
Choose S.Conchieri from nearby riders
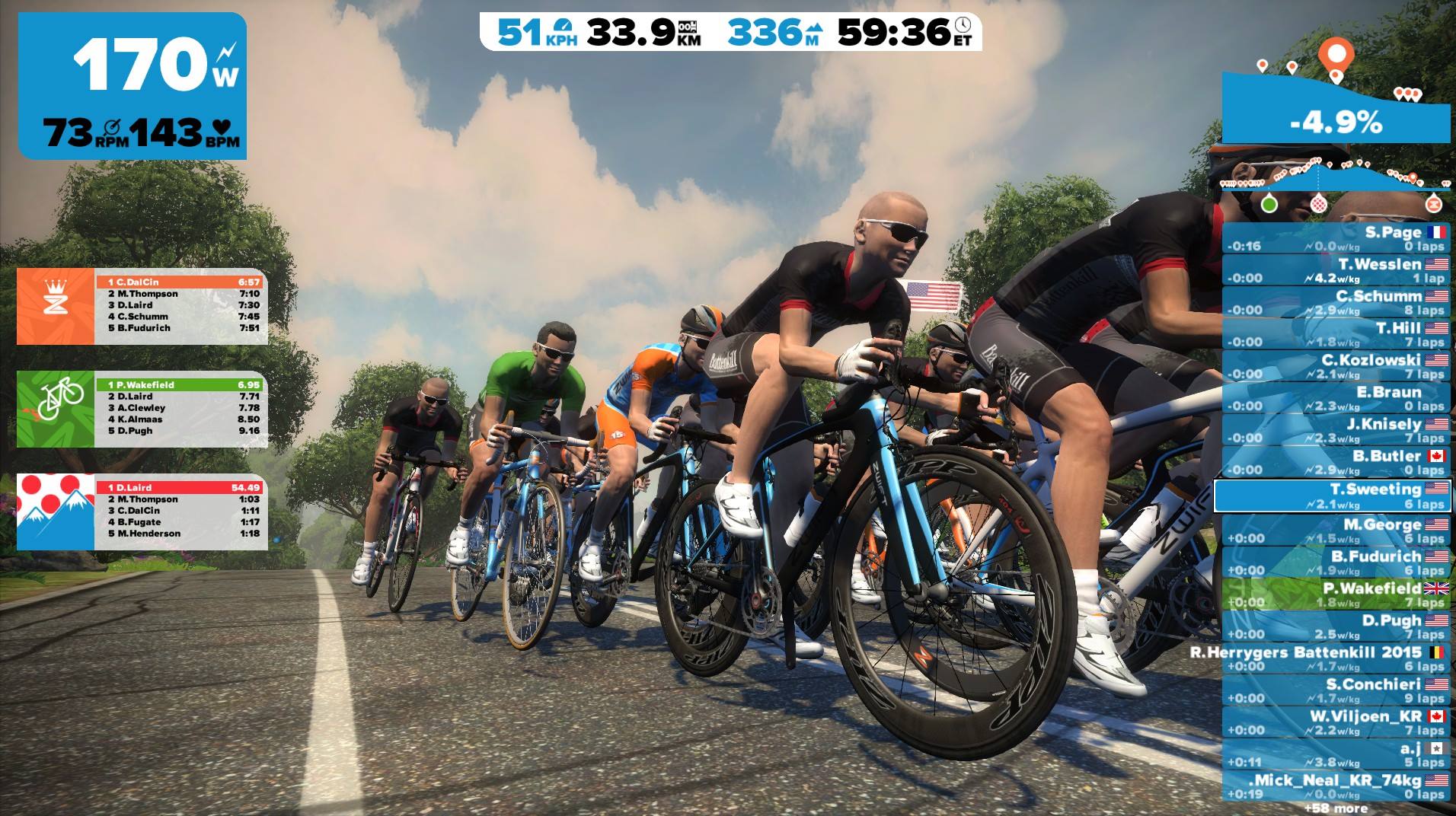pos(1336,690)
